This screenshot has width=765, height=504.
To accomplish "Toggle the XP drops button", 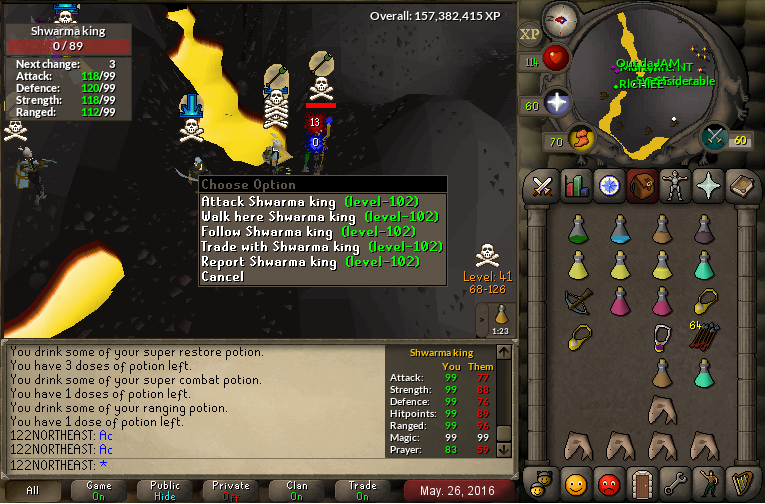I will [x=530, y=33].
